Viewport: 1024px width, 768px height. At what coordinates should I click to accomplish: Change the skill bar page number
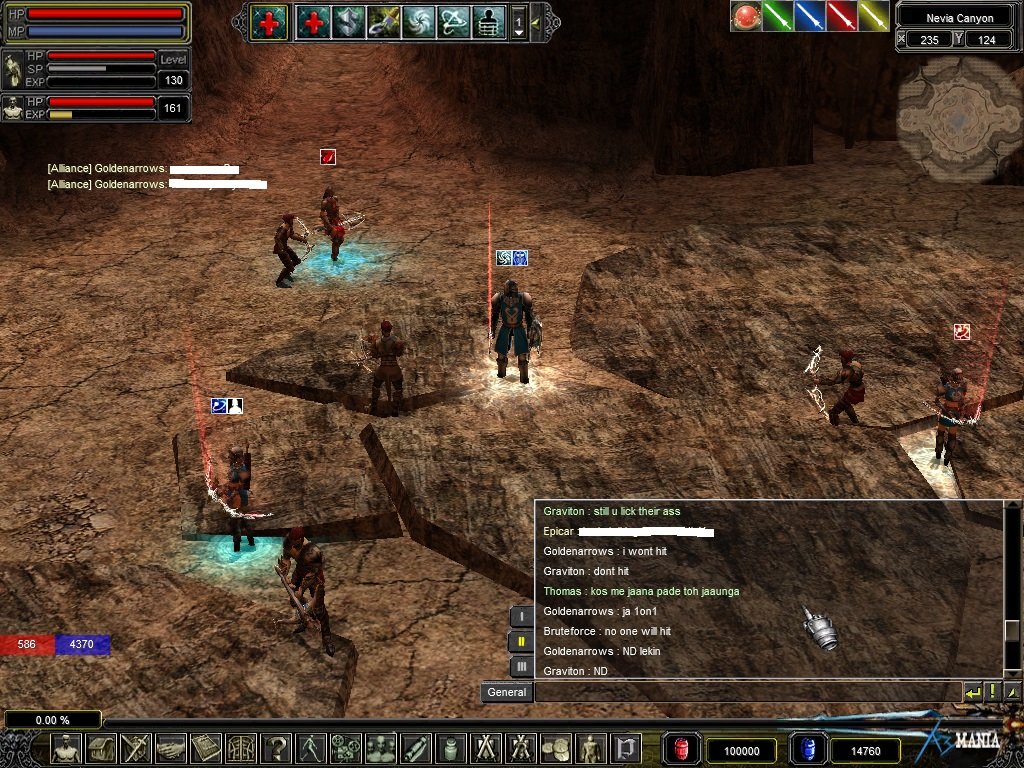click(x=518, y=22)
